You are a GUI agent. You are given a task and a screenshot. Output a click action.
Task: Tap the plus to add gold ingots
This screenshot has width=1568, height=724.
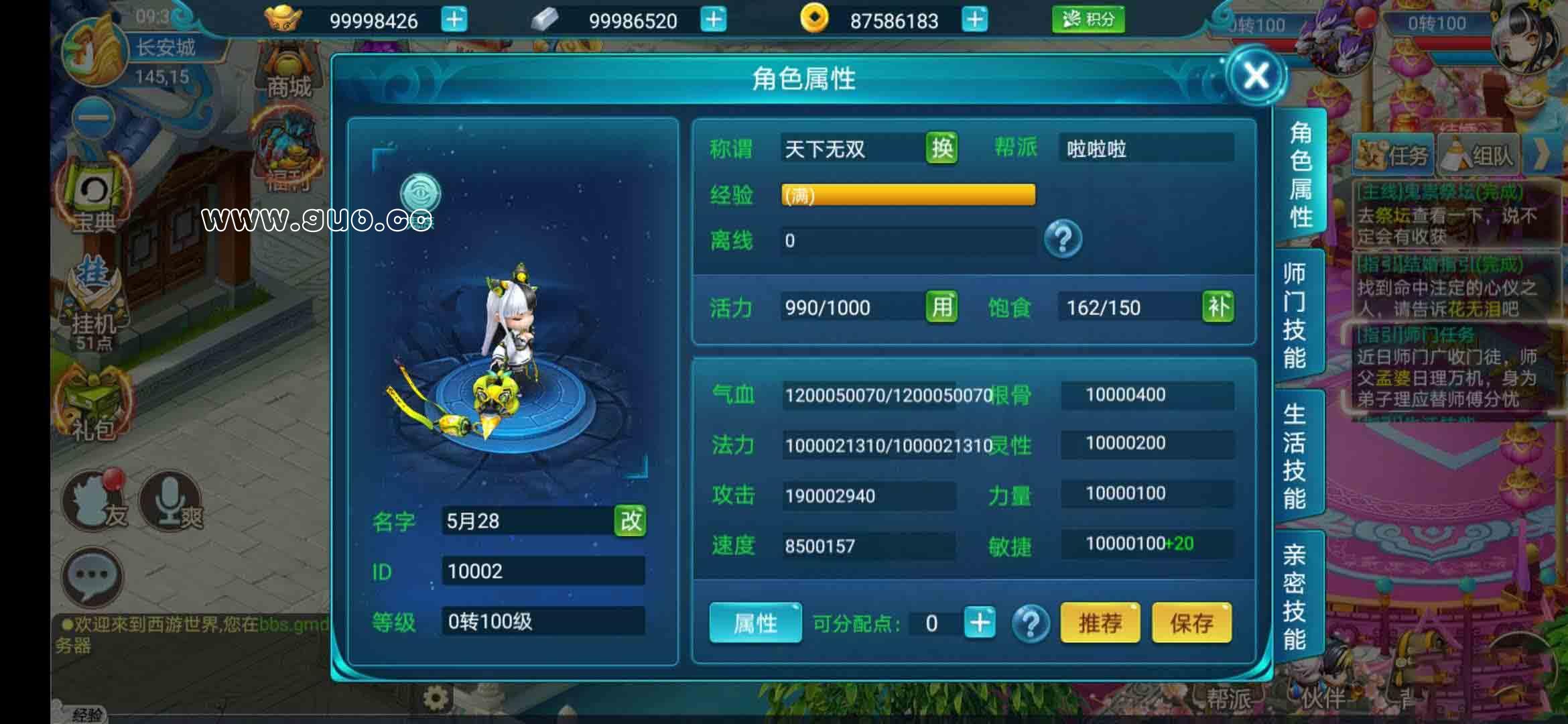(x=455, y=20)
